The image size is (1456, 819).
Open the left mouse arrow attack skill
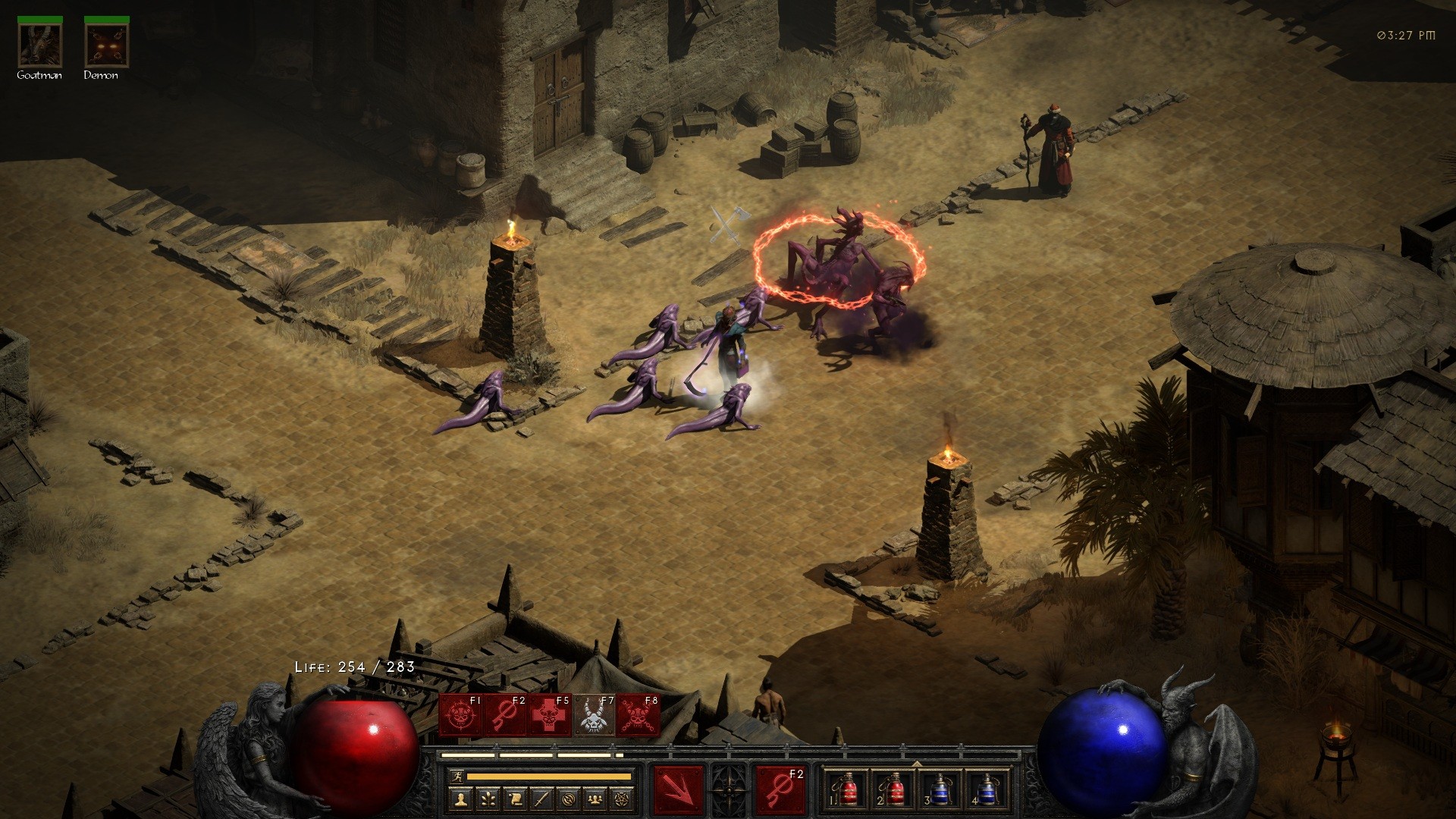tap(679, 791)
